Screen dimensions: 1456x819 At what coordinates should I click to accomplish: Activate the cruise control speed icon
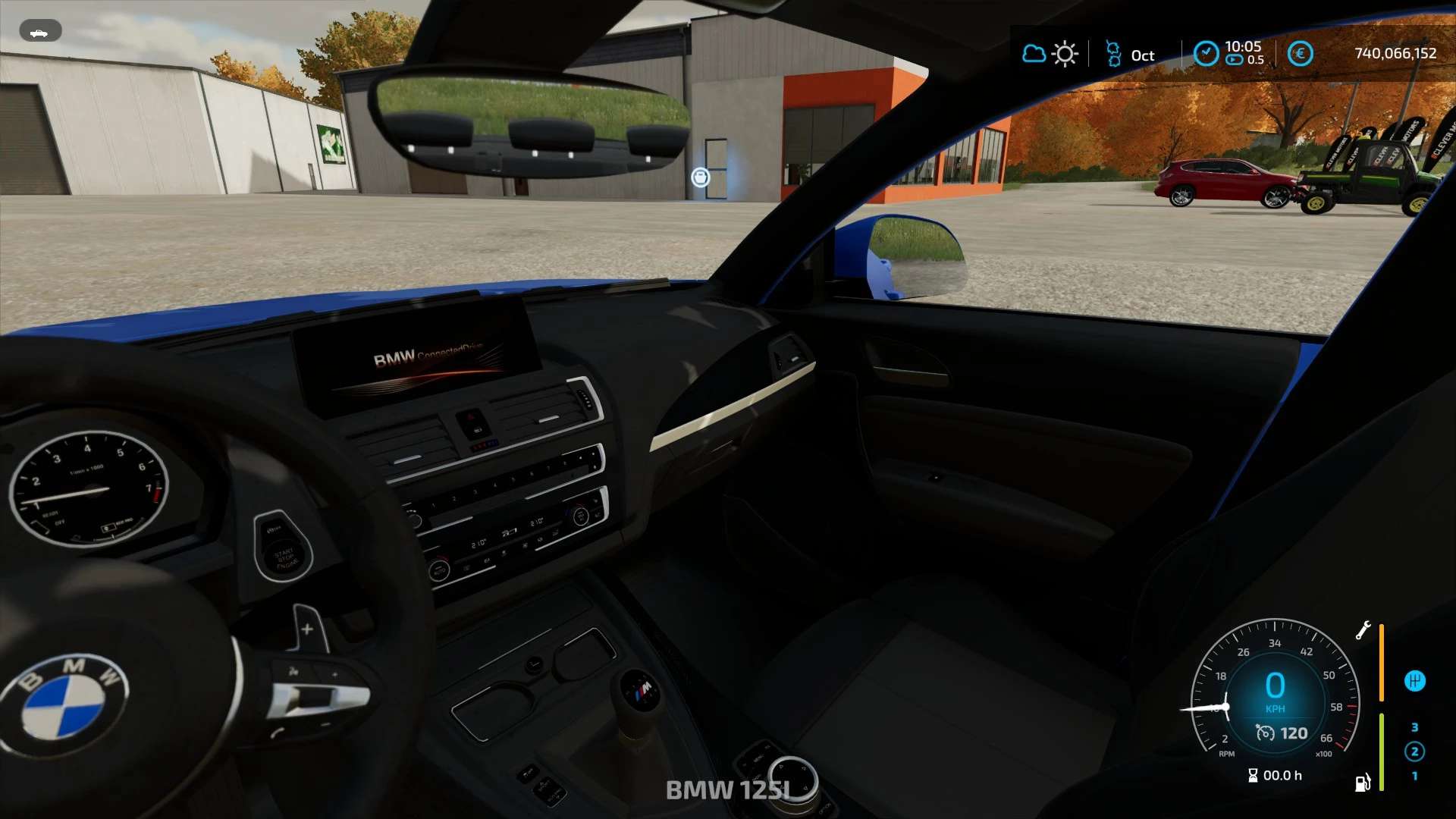tap(1265, 733)
